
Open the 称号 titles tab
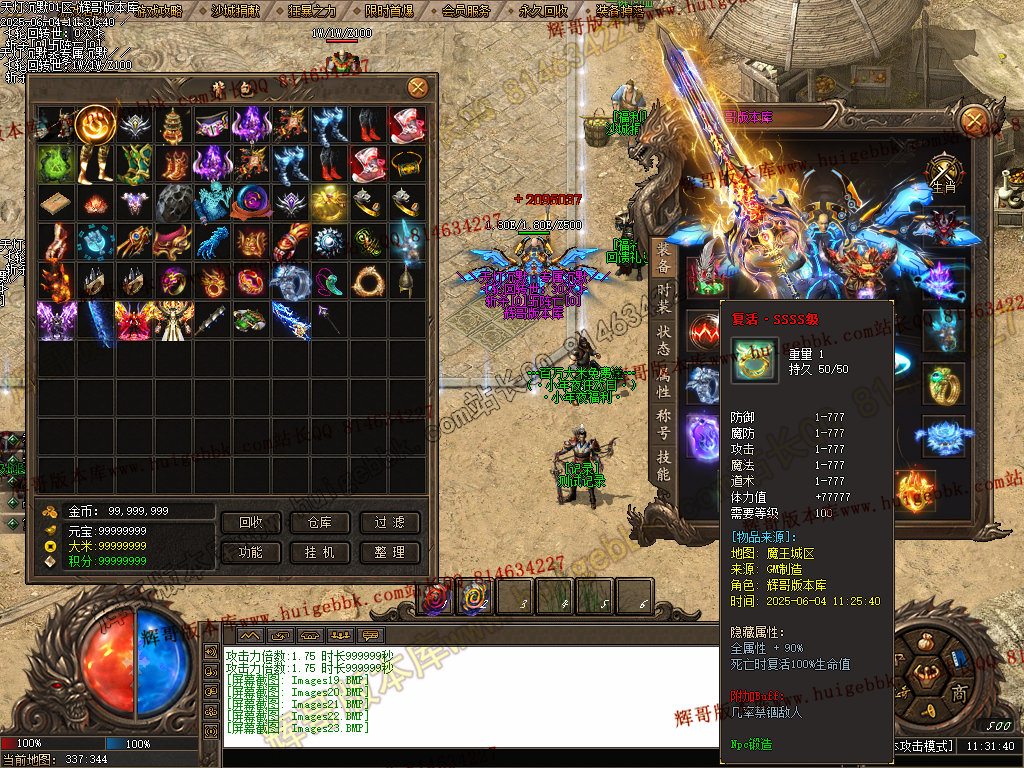(x=664, y=424)
